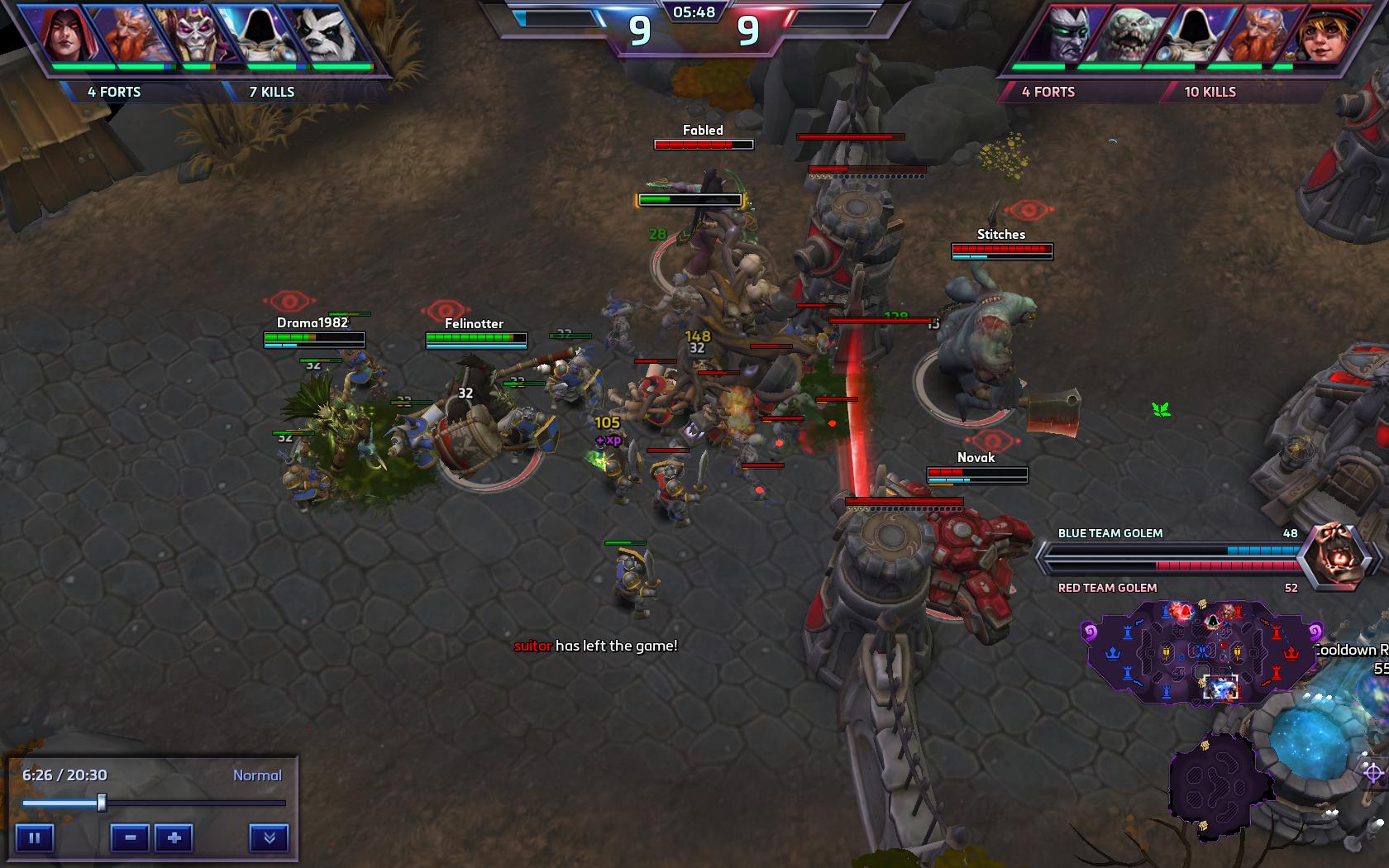Click the replay timeline slider handle
The height and width of the screenshot is (868, 1389).
(102, 803)
